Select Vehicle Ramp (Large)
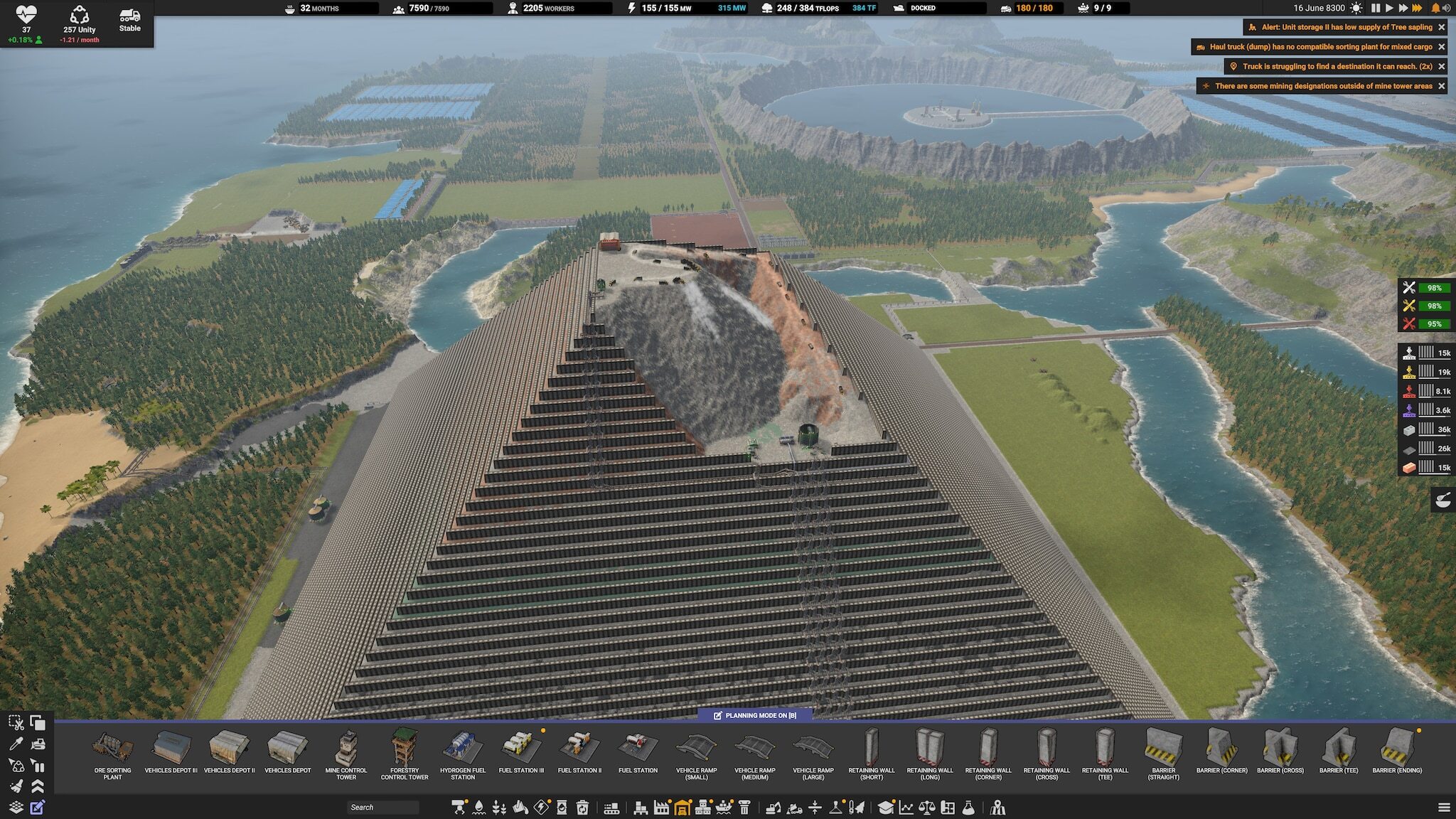 click(x=813, y=755)
